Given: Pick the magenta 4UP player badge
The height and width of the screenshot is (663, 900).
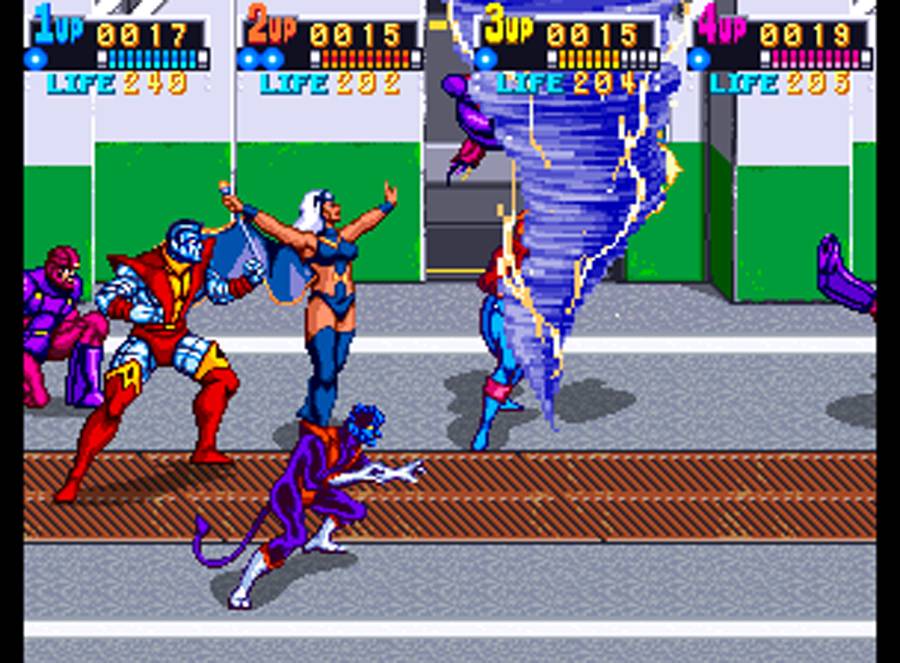Looking at the screenshot, I should click(722, 27).
